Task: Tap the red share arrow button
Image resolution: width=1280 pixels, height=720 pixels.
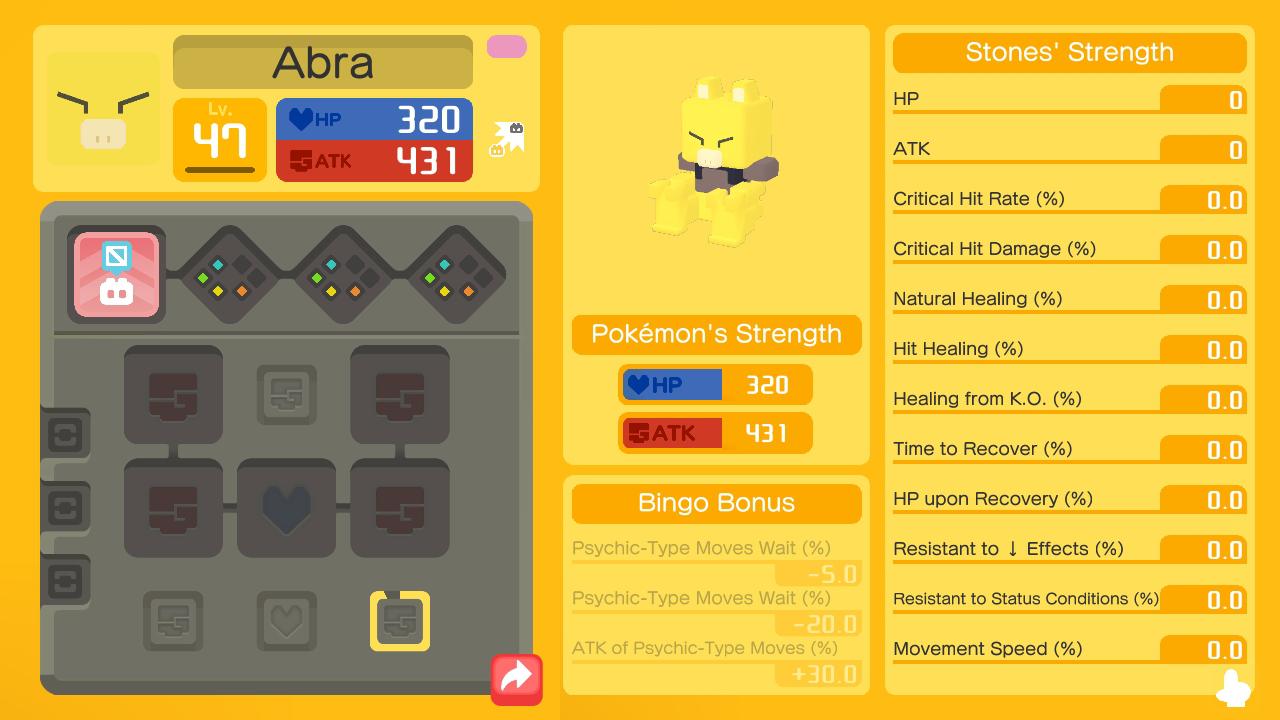Action: point(516,679)
